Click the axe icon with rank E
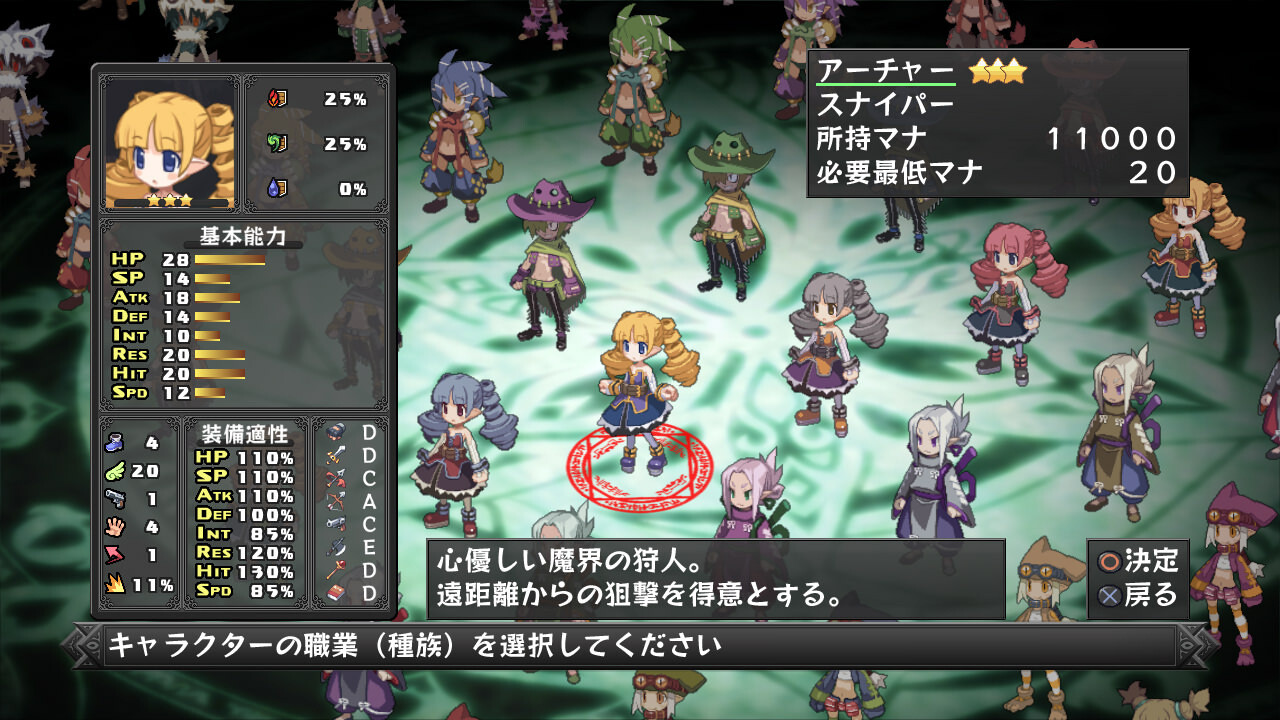 point(336,547)
